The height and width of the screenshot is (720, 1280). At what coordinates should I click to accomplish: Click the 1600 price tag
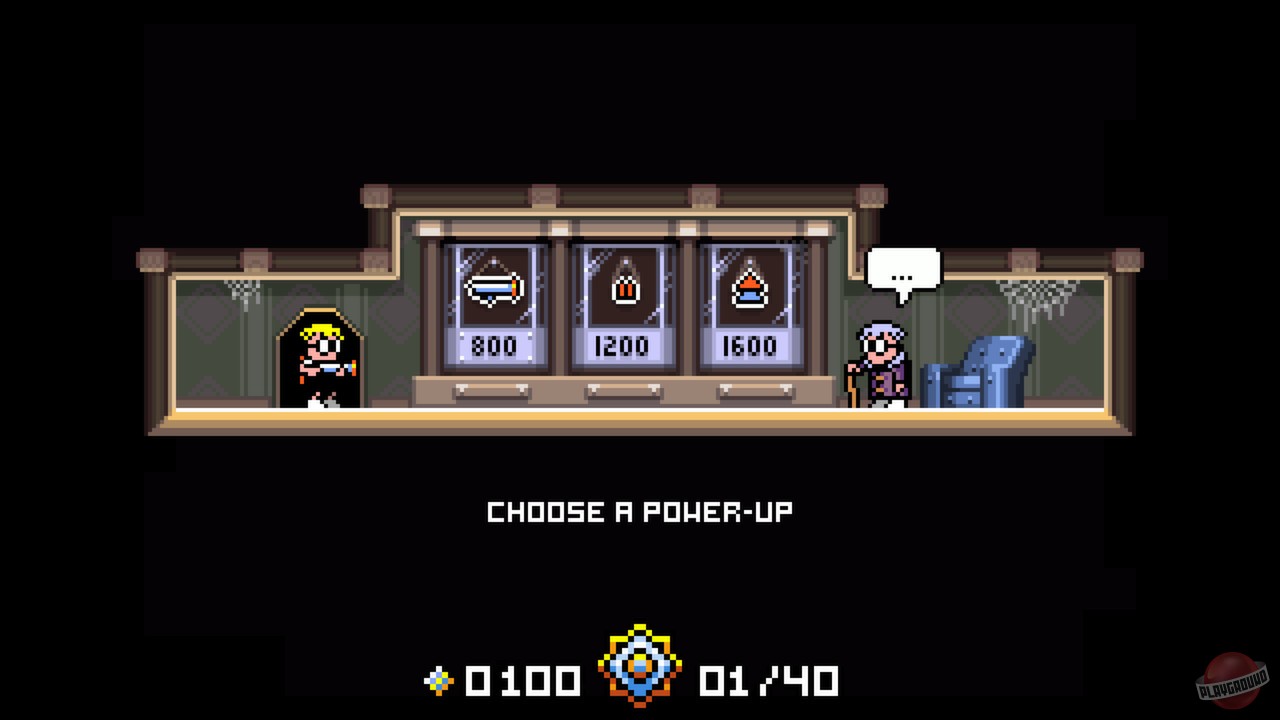click(x=750, y=346)
